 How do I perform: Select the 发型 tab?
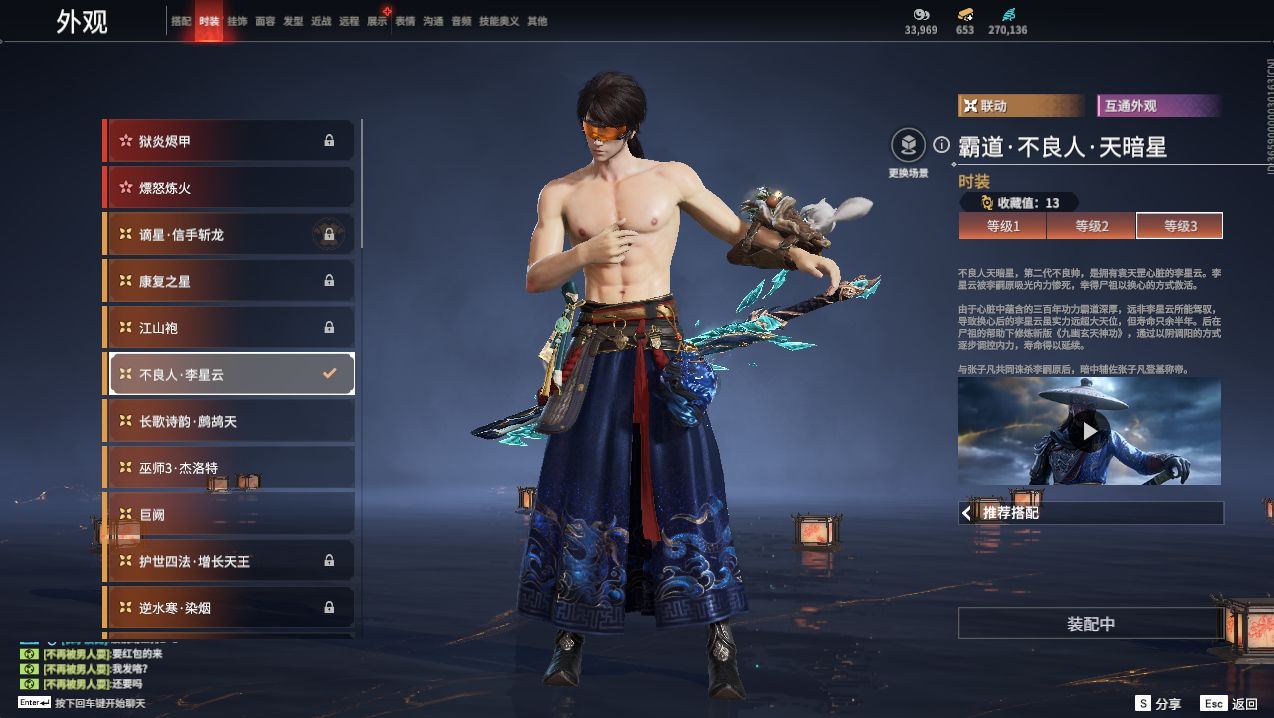(293, 21)
